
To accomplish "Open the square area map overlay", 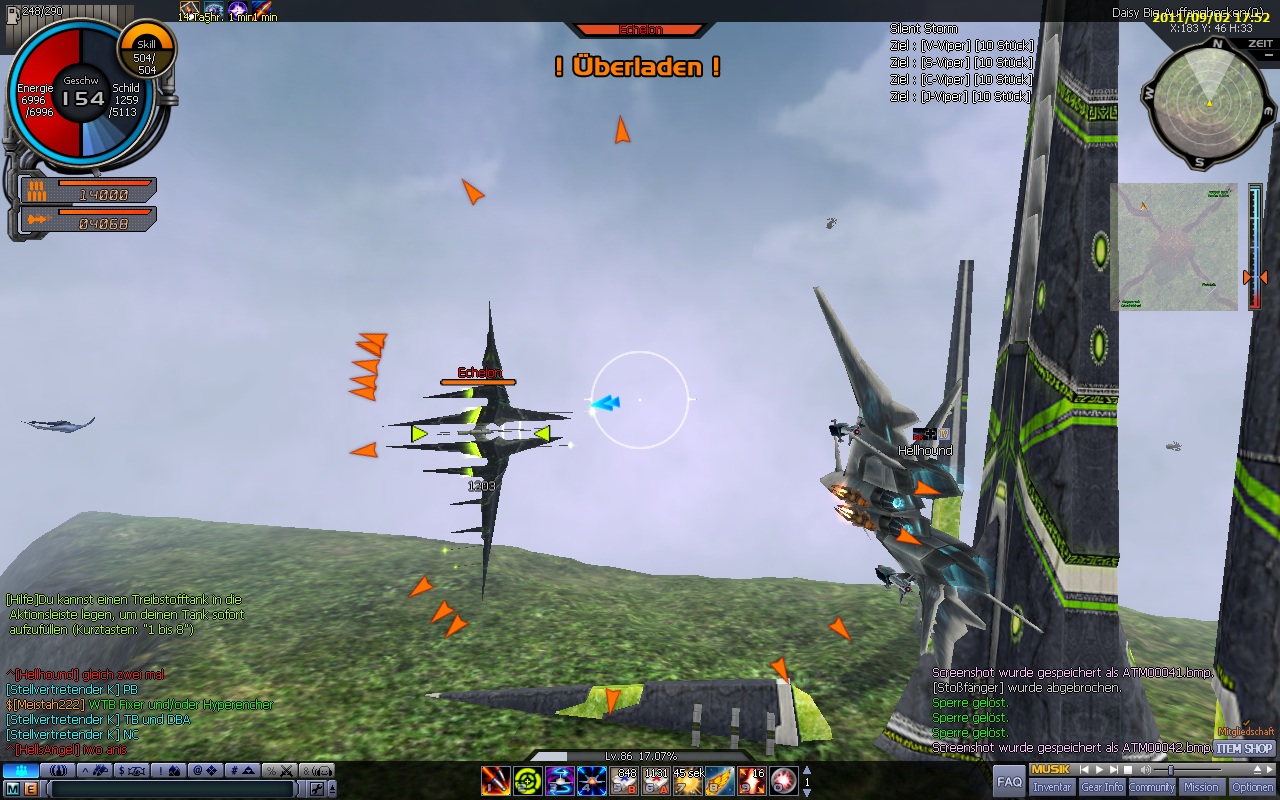I will pos(1173,246).
